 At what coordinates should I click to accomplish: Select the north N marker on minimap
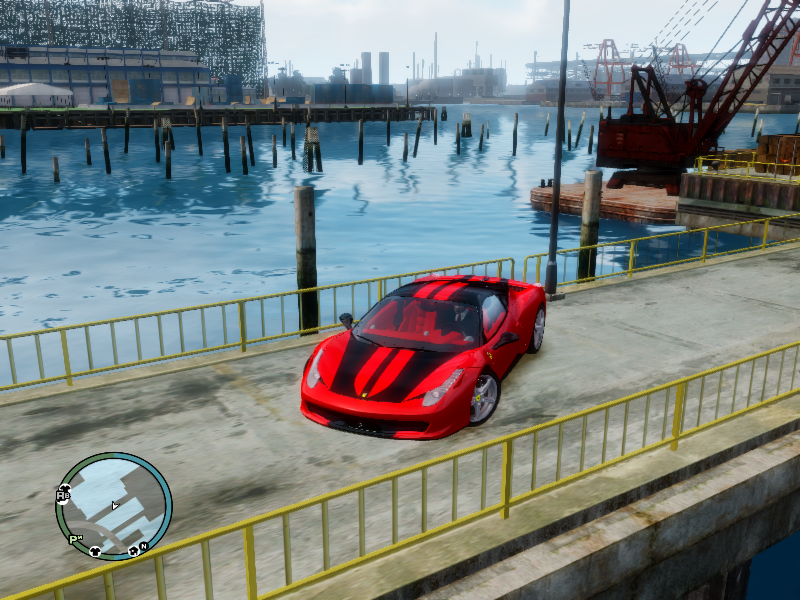coord(144,546)
